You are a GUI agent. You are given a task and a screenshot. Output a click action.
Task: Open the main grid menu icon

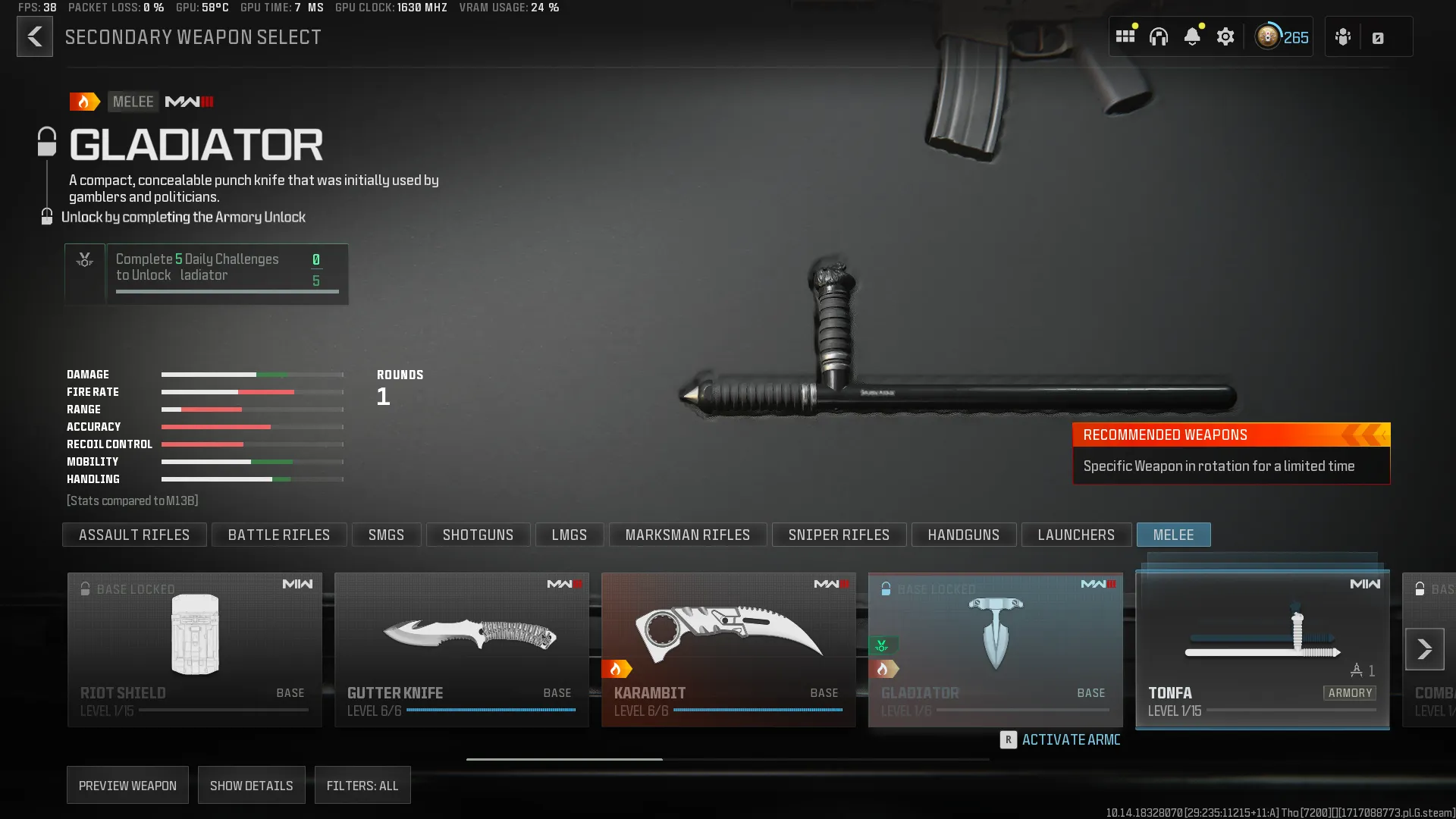coord(1126,36)
